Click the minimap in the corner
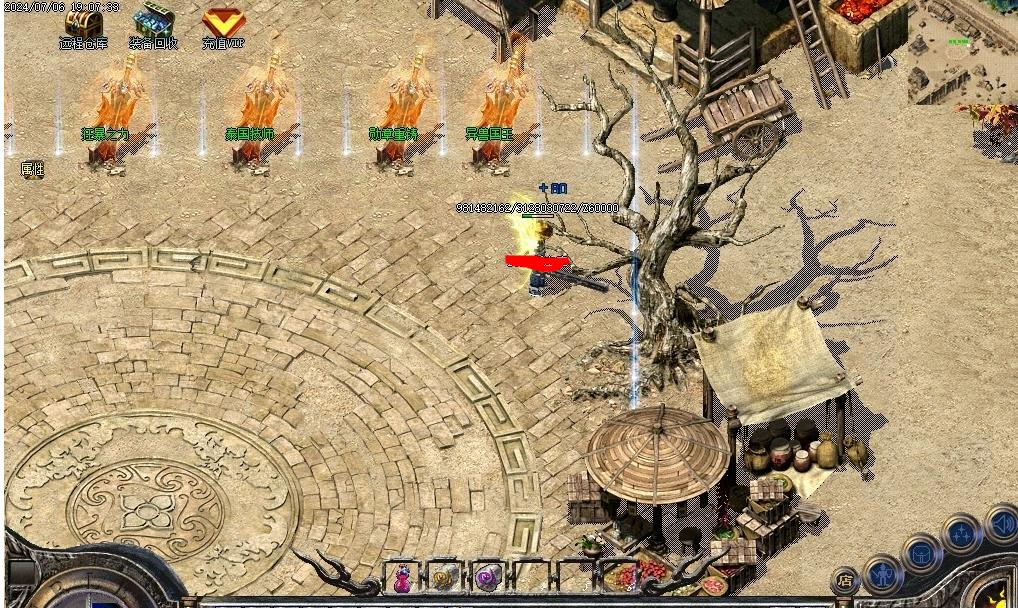Viewport: 1018px width, 608px height. coord(961,52)
